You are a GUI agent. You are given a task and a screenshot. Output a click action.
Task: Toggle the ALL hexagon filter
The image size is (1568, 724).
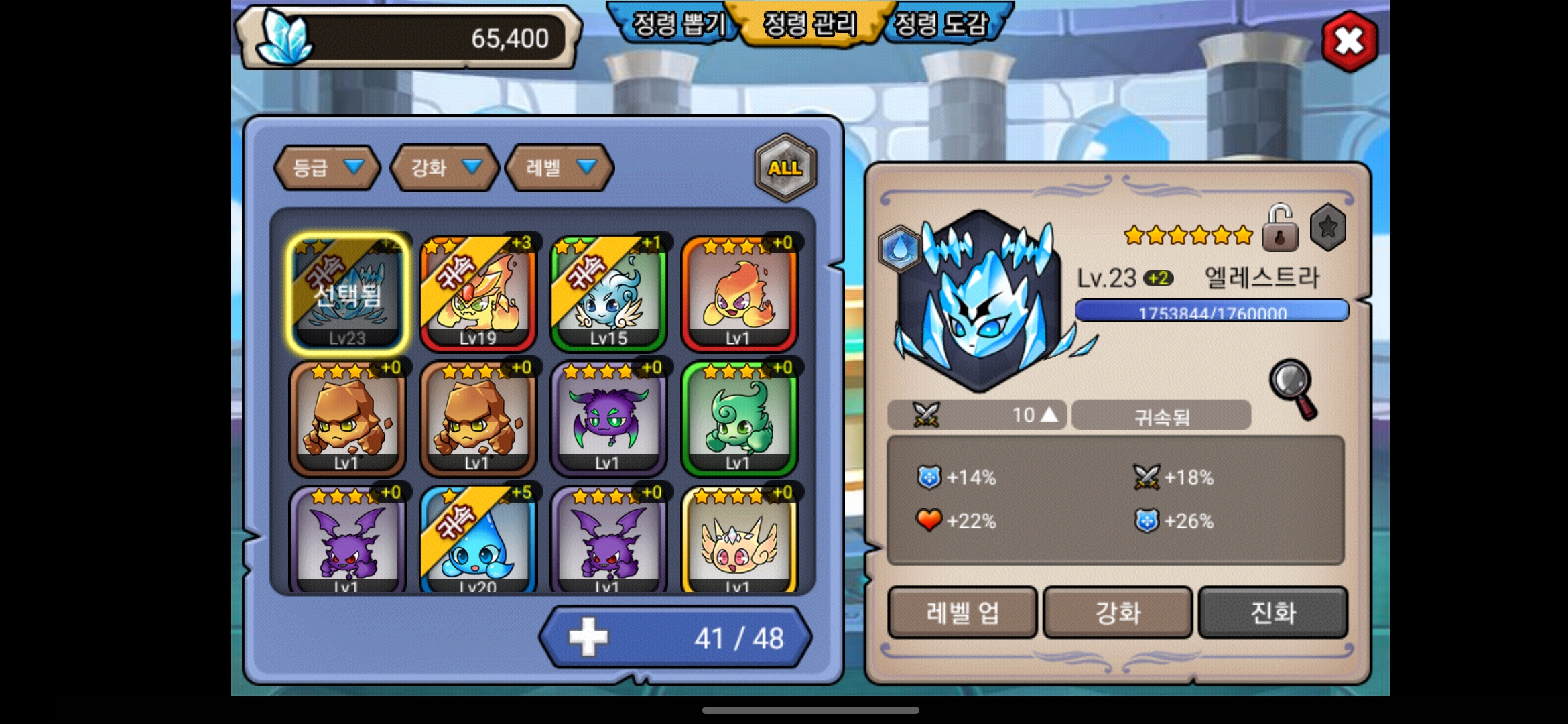coord(785,168)
